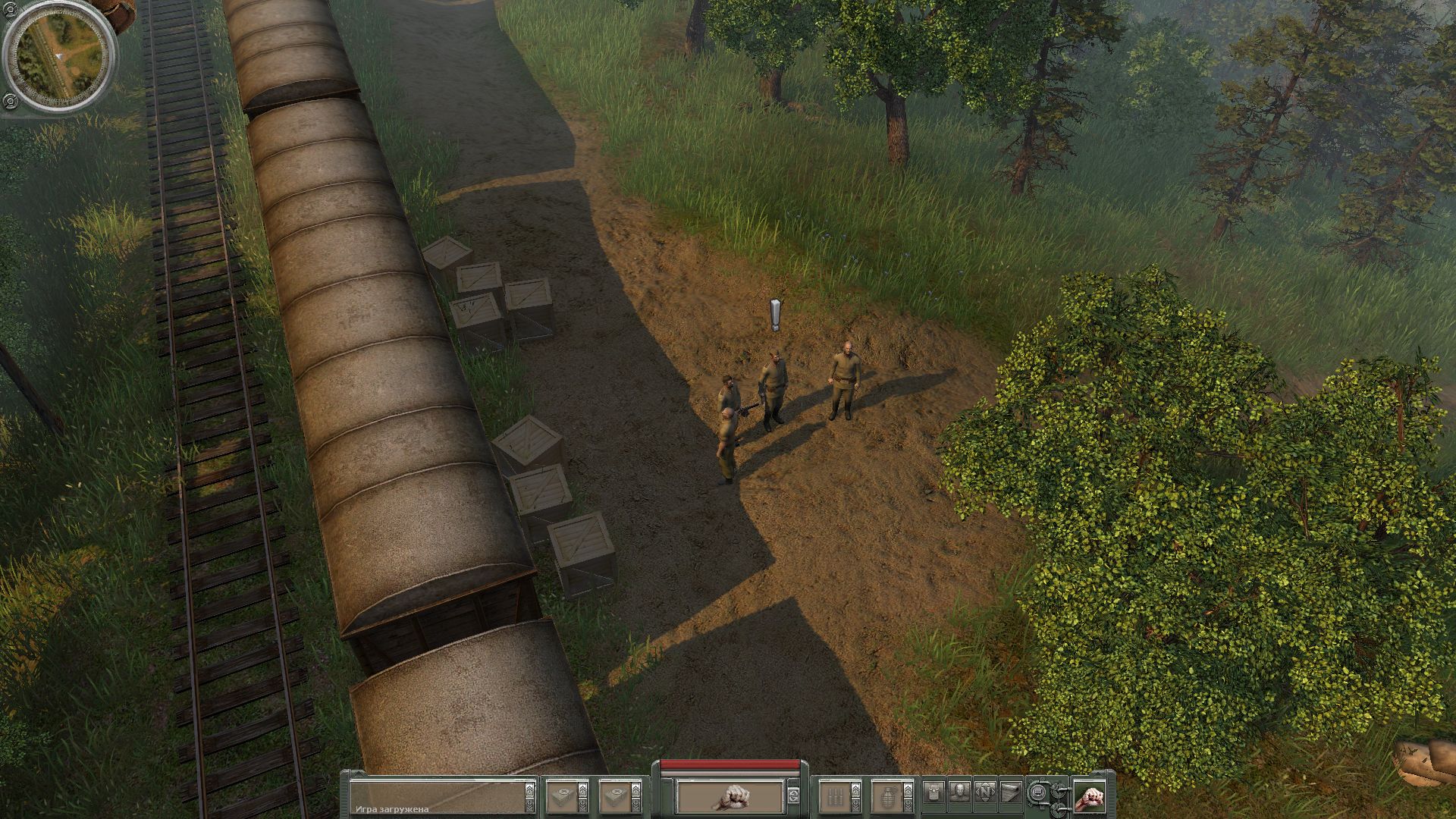
Task: Click the compass N direction button
Action: click(987, 793)
